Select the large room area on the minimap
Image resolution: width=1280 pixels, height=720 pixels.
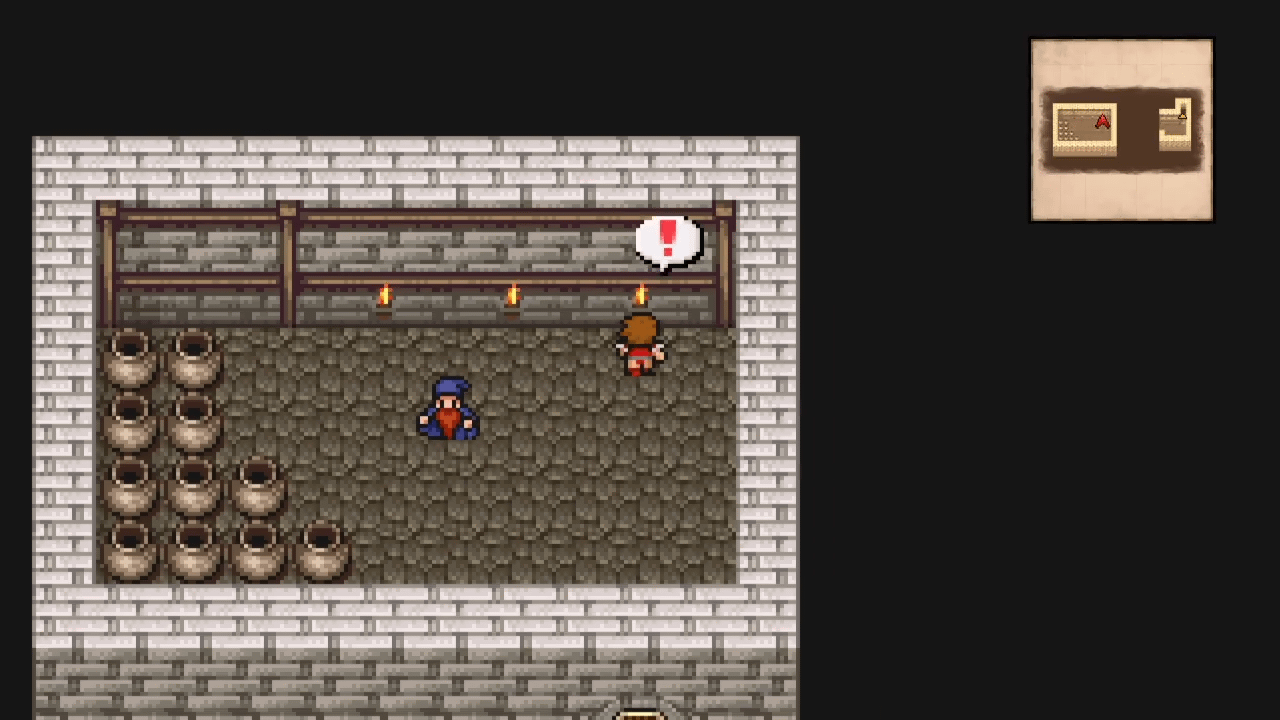coord(1085,130)
